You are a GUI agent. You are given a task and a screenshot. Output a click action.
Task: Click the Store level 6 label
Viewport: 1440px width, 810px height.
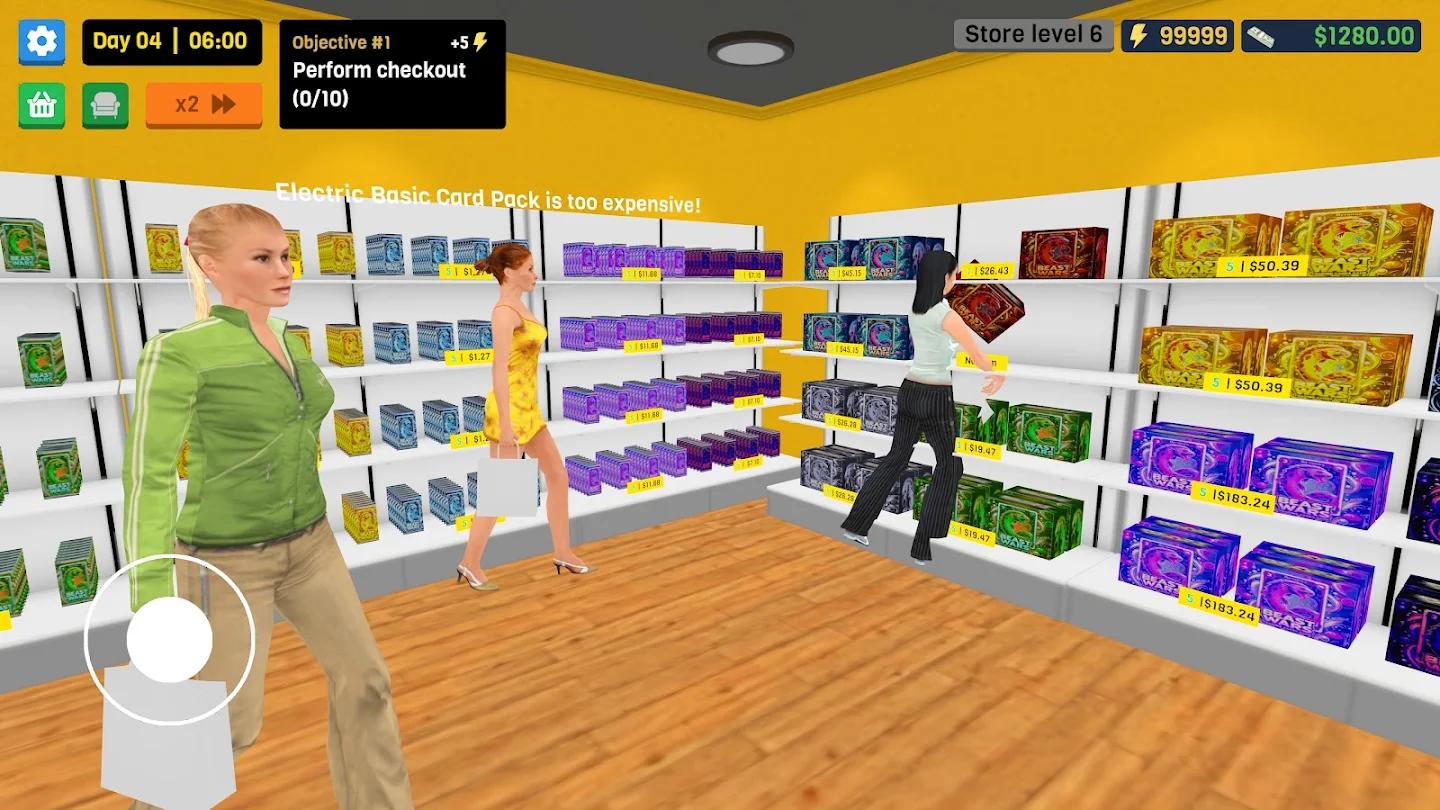[1032, 34]
